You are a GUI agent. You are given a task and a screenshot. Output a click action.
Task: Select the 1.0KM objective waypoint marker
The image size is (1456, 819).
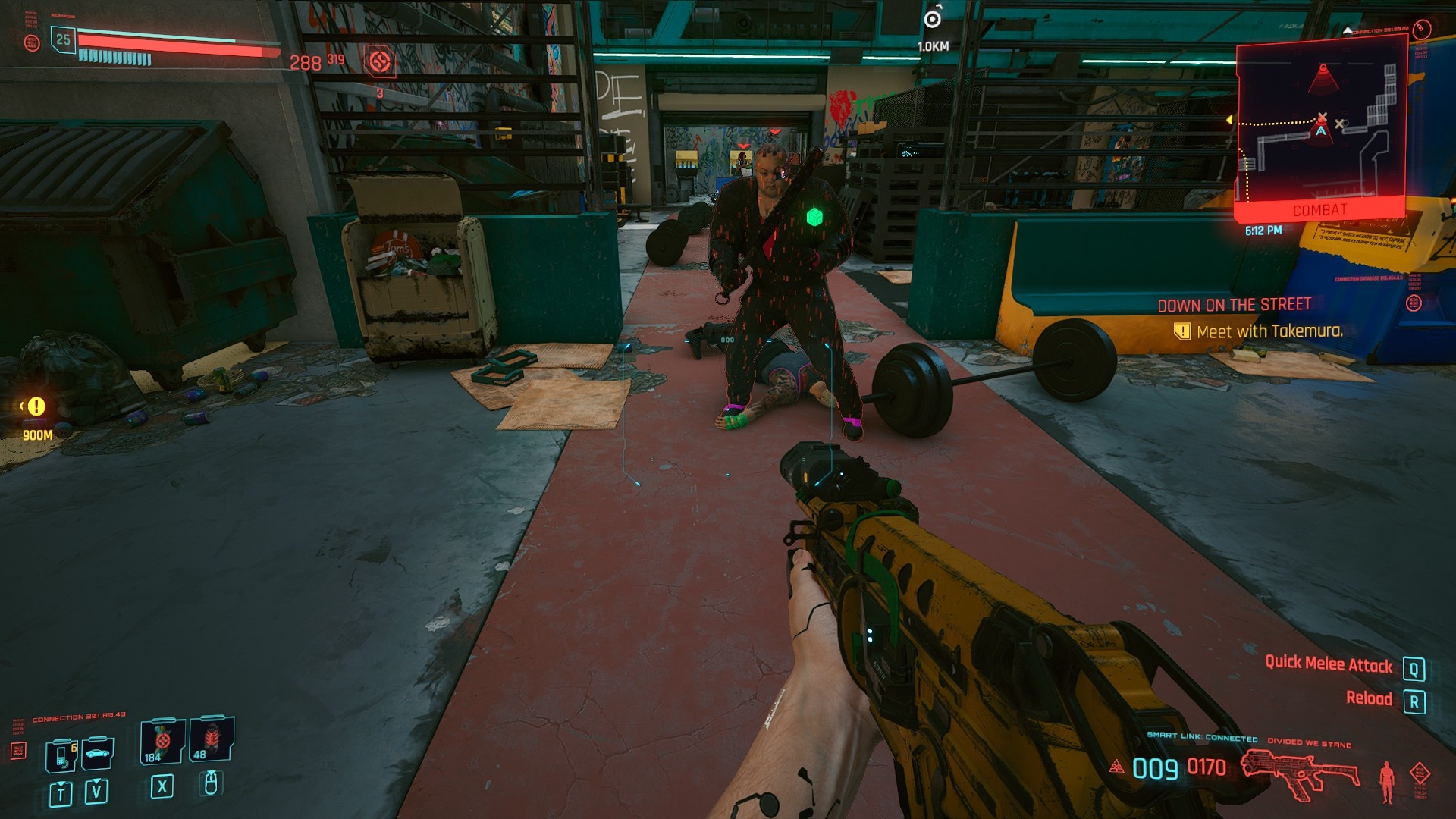pyautogui.click(x=933, y=19)
